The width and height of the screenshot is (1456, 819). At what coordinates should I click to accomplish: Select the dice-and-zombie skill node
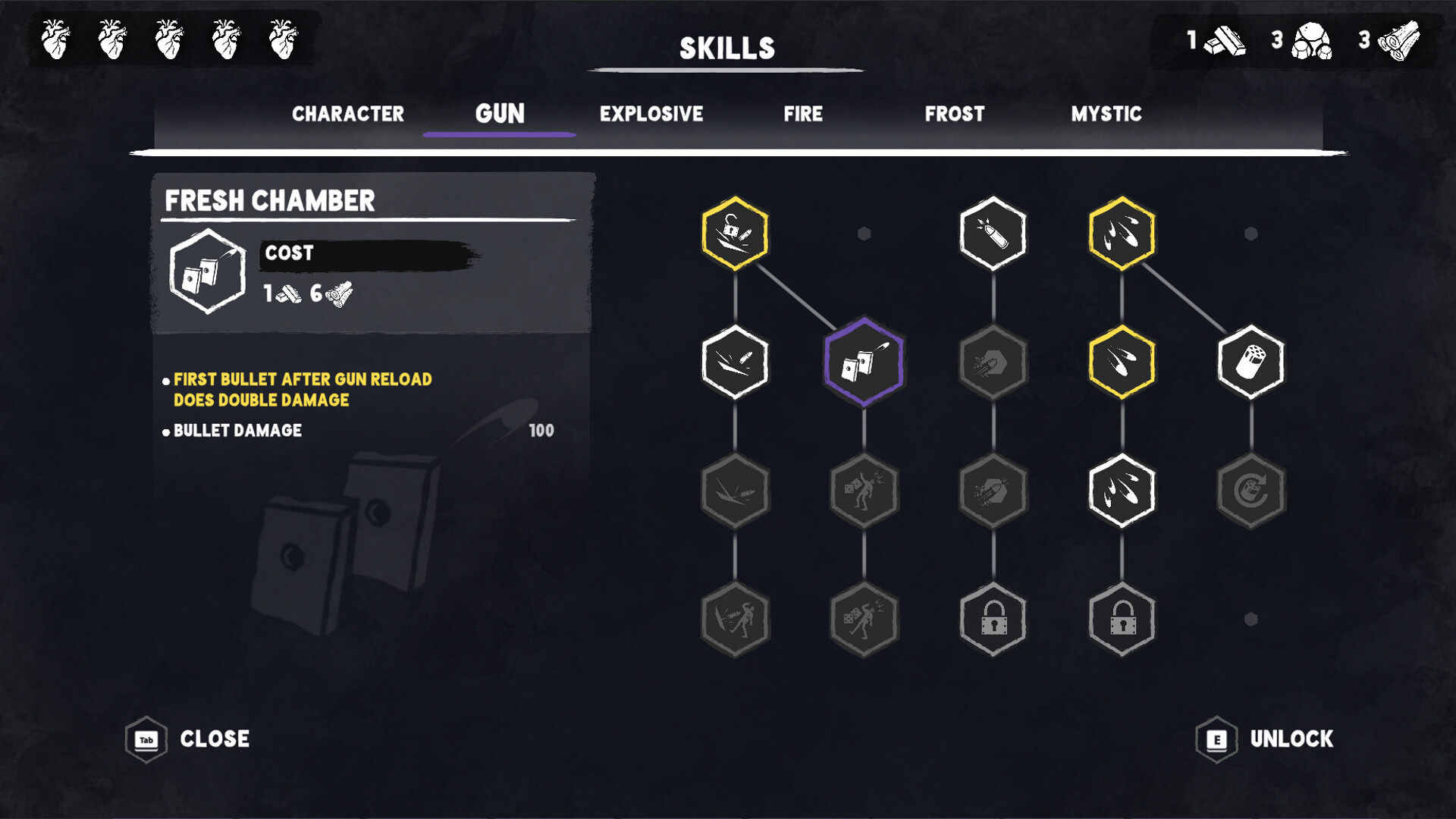pyautogui.click(x=863, y=491)
